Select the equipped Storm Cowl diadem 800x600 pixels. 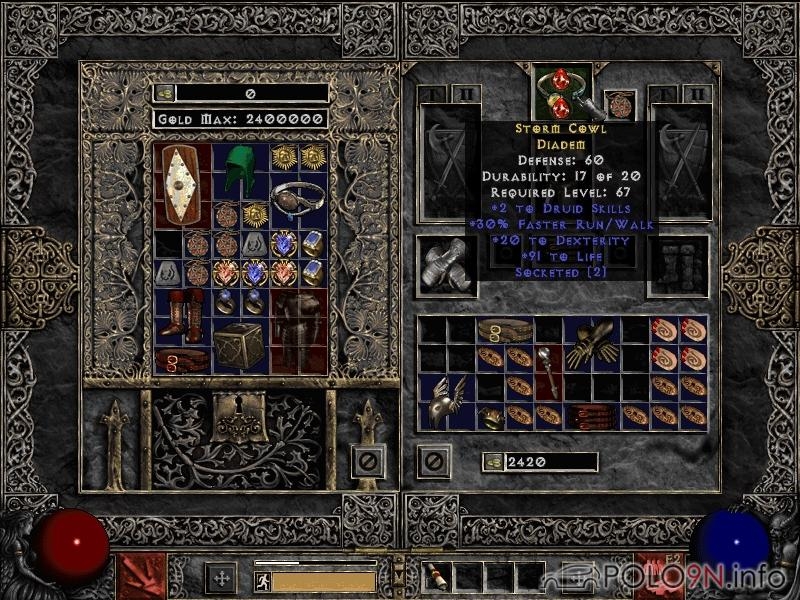(562, 92)
